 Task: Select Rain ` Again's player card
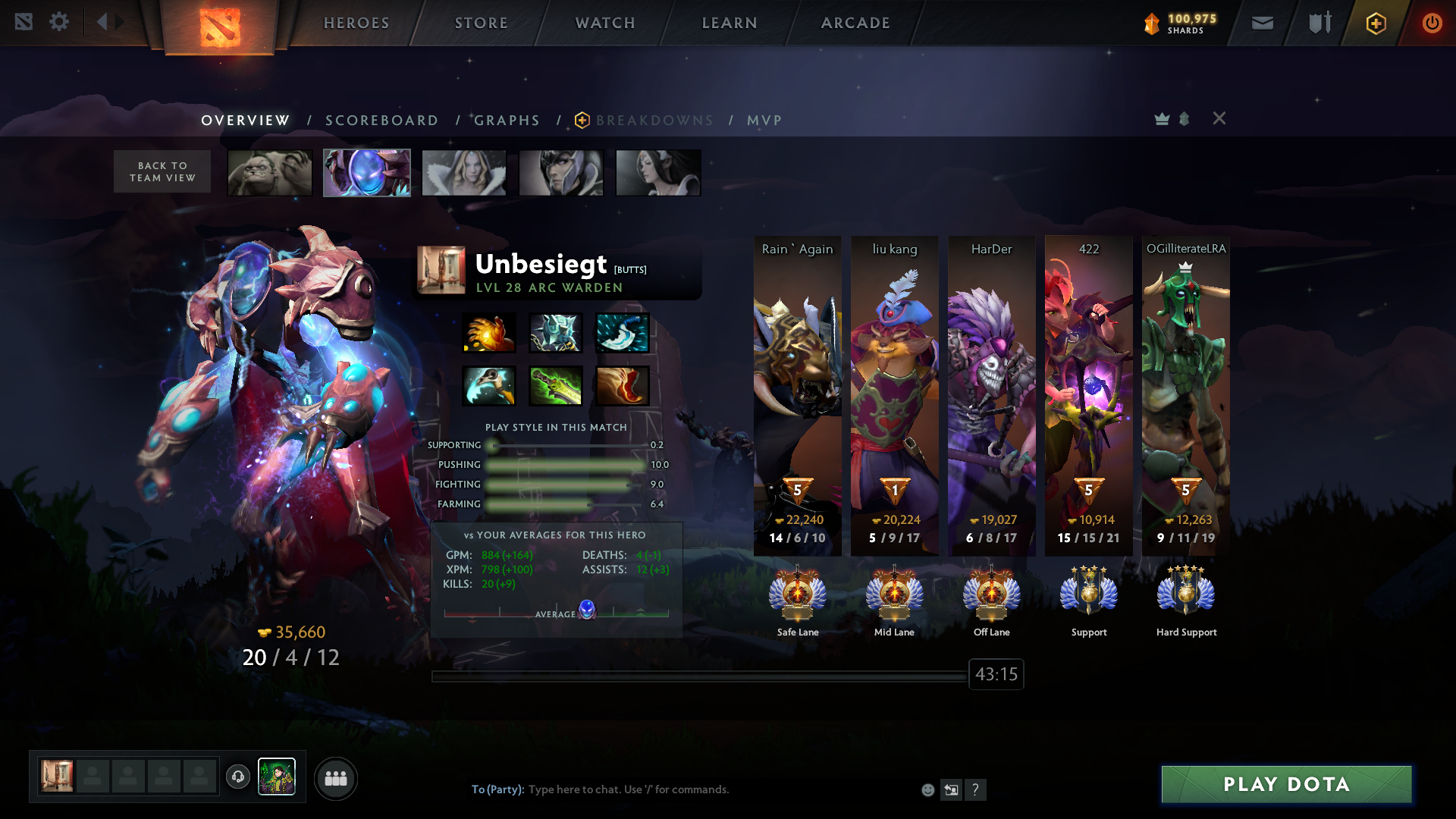click(x=798, y=394)
